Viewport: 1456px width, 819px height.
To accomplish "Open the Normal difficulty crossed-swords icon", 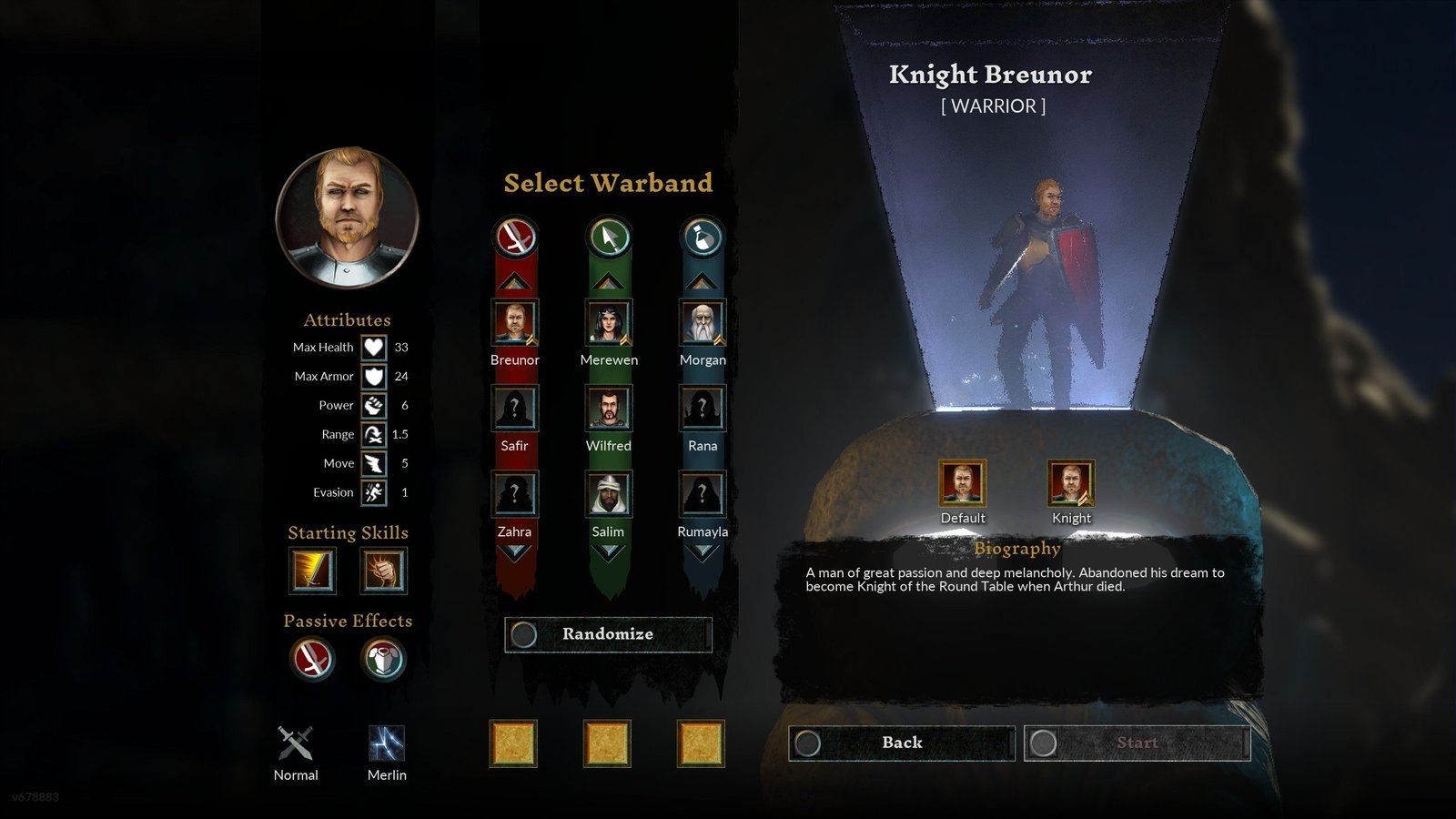I will (x=296, y=743).
